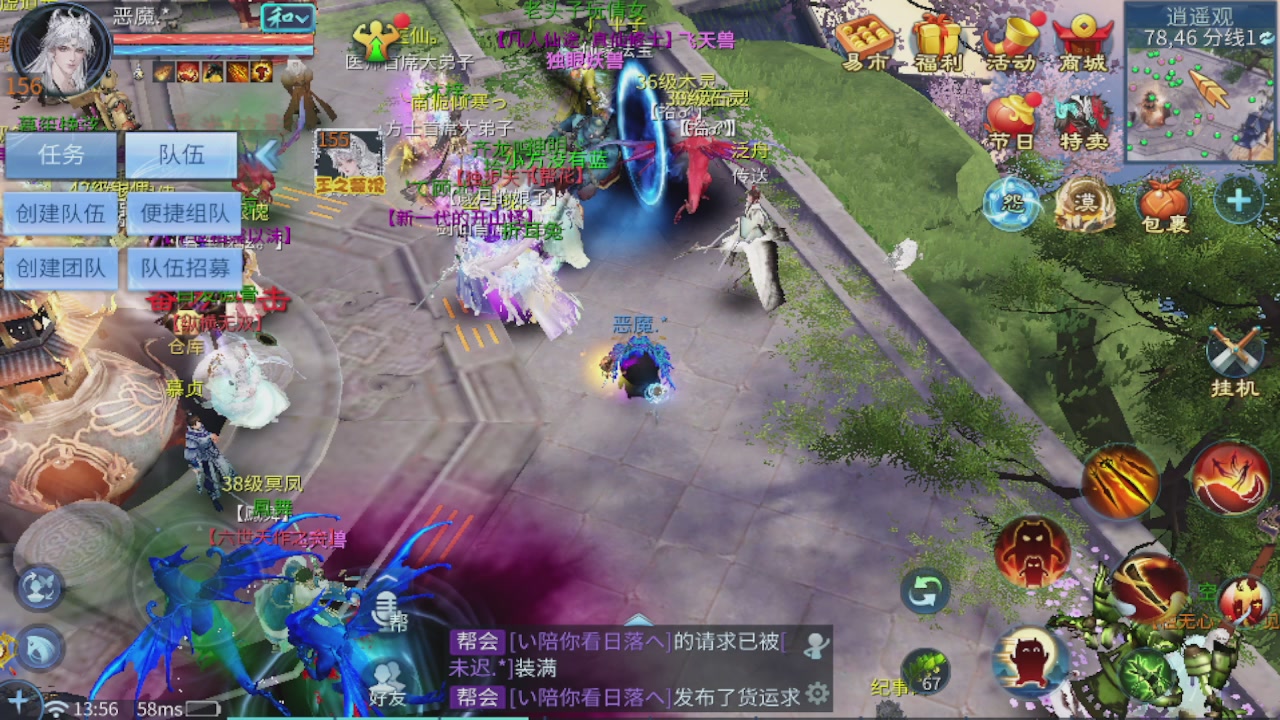
Task: Cast the golden claw skill
Action: pos(1120,481)
